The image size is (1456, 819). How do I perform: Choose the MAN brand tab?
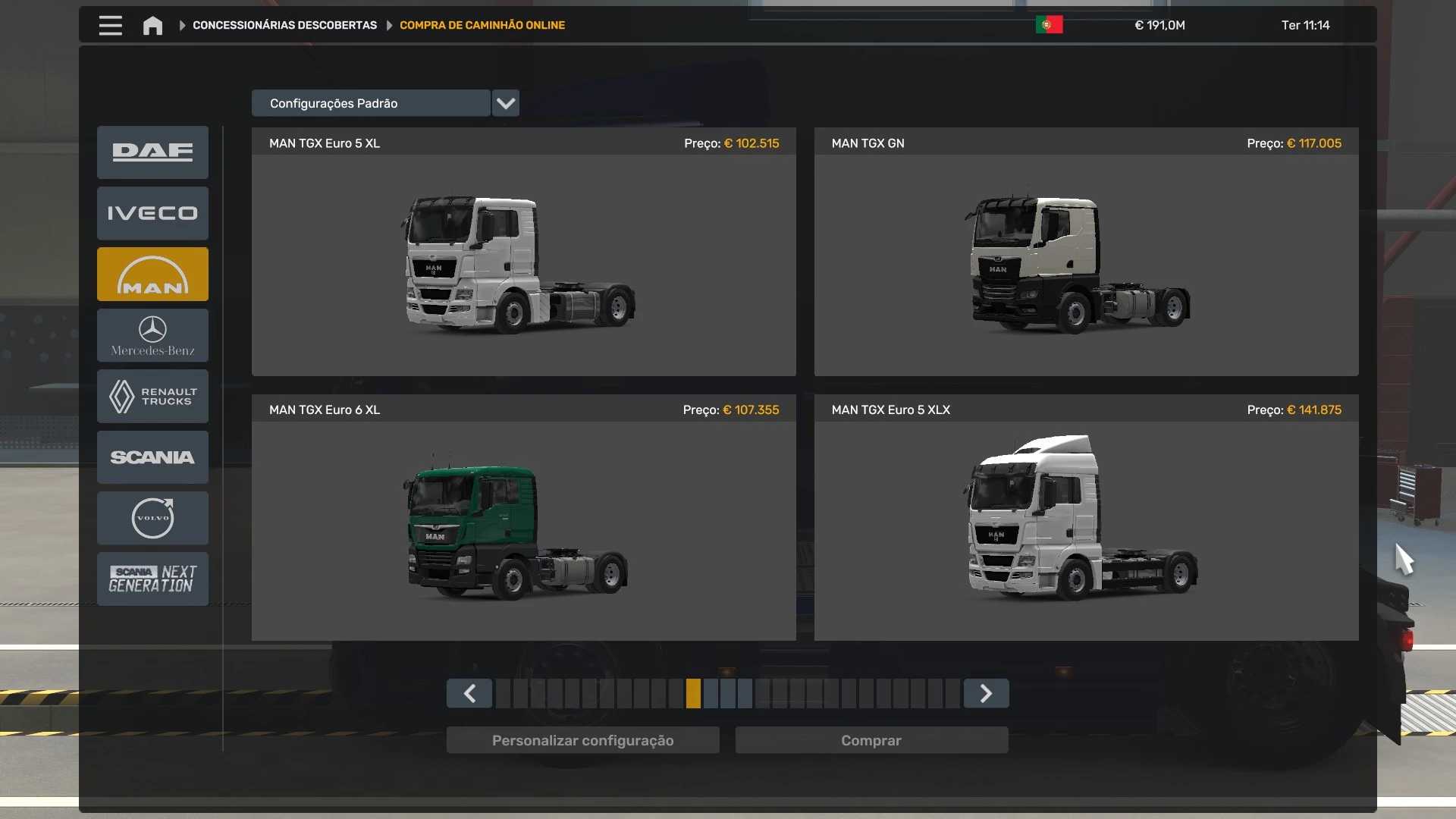tap(152, 275)
